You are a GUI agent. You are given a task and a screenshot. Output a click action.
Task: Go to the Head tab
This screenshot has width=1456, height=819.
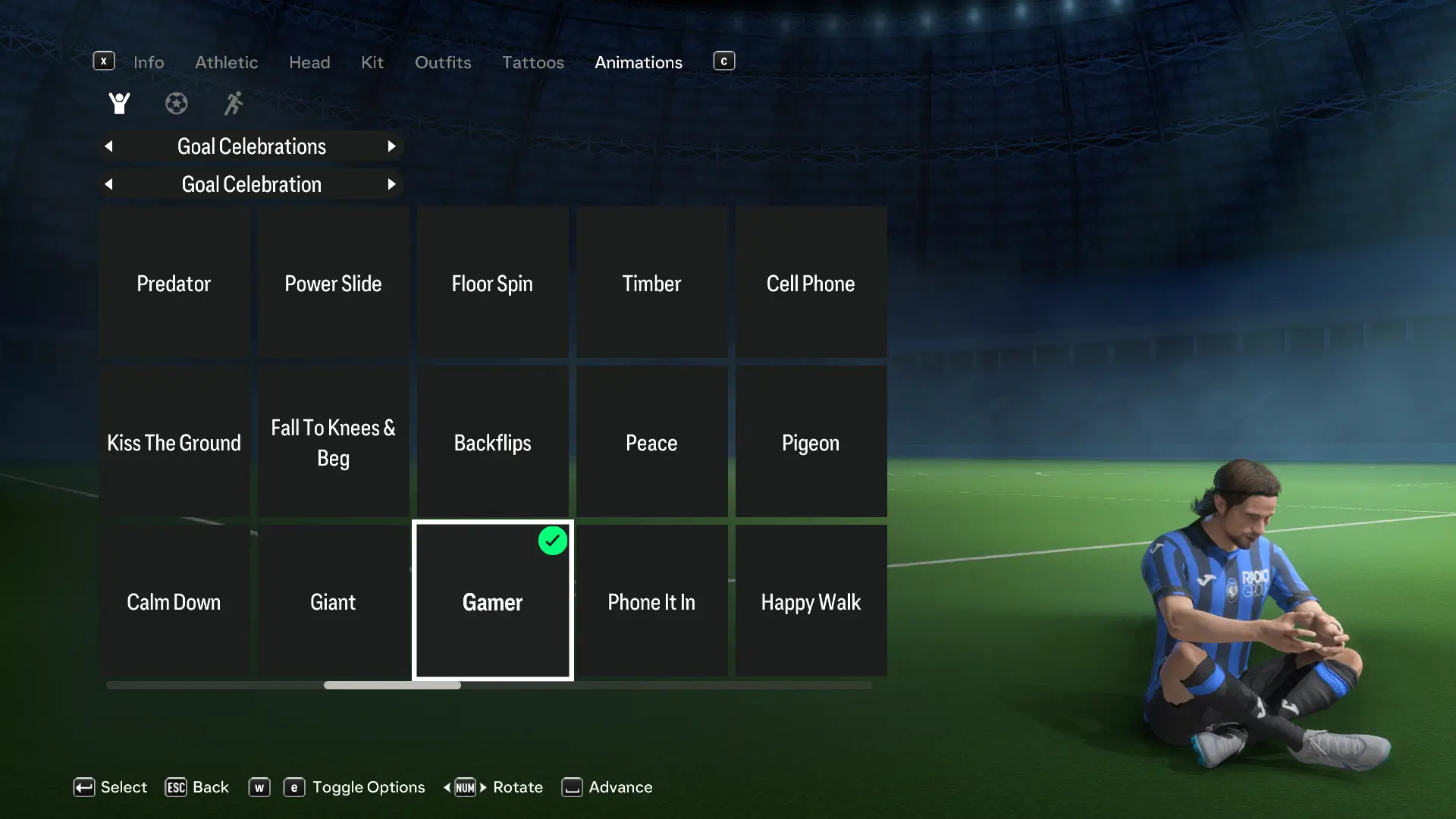[x=309, y=62]
